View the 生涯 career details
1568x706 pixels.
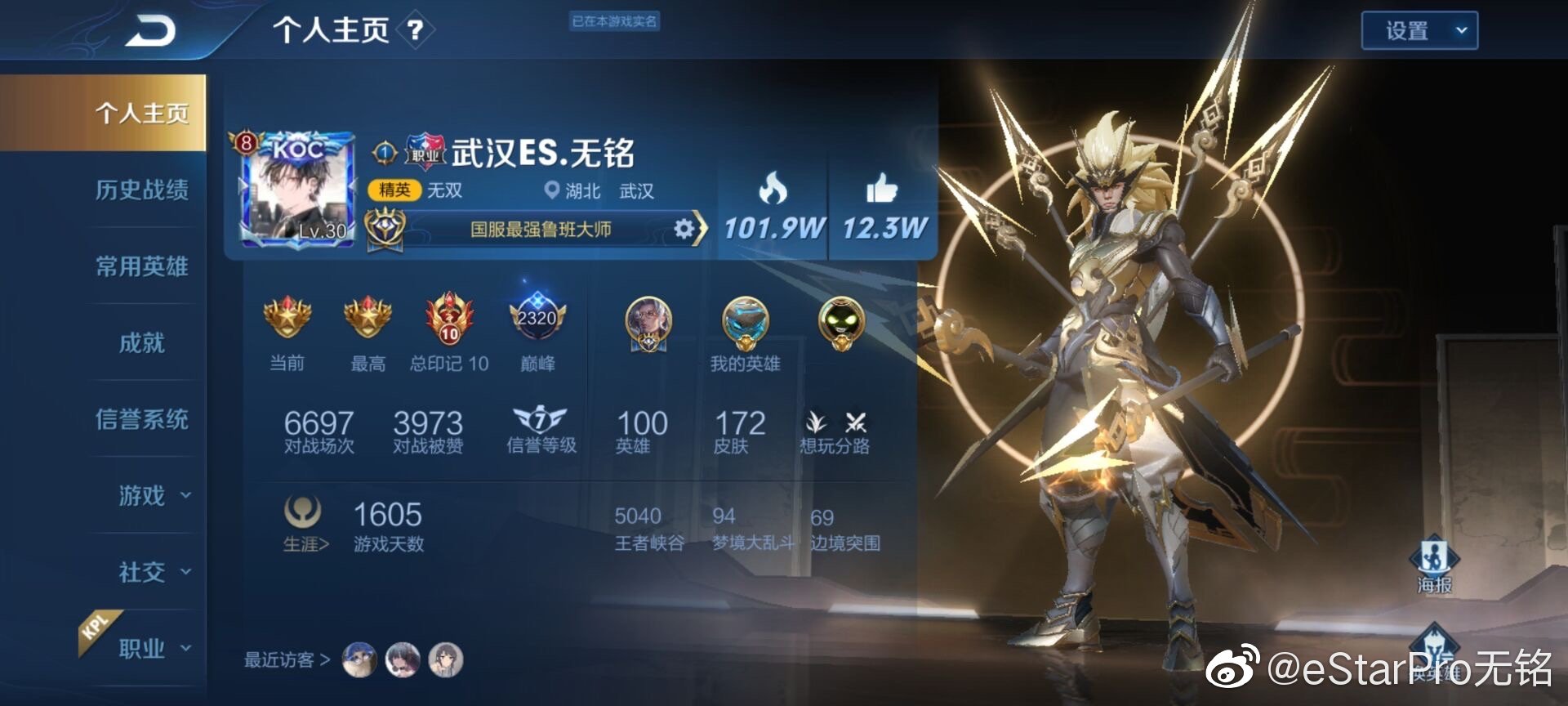(304, 523)
